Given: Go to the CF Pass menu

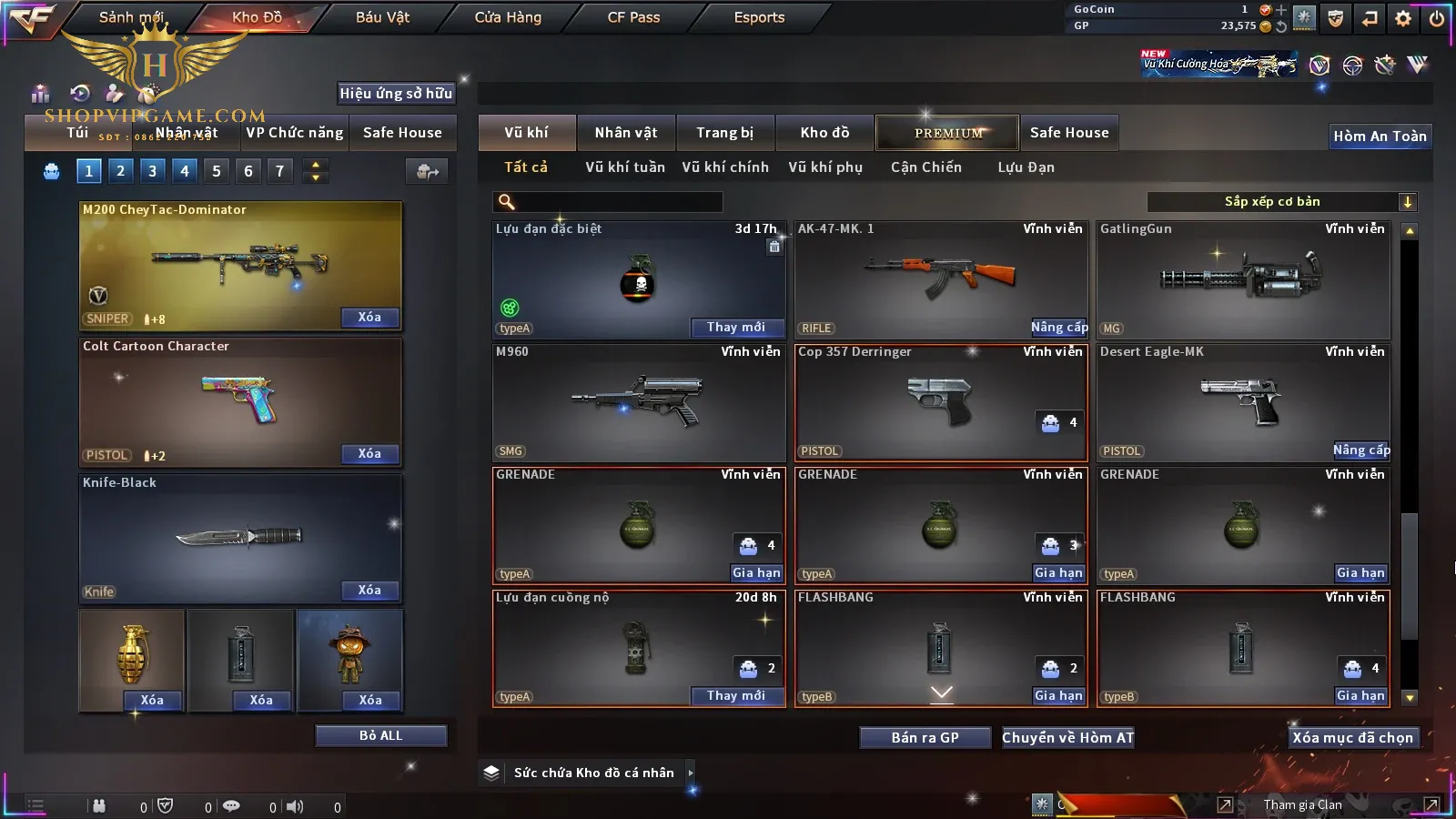Looking at the screenshot, I should [633, 17].
